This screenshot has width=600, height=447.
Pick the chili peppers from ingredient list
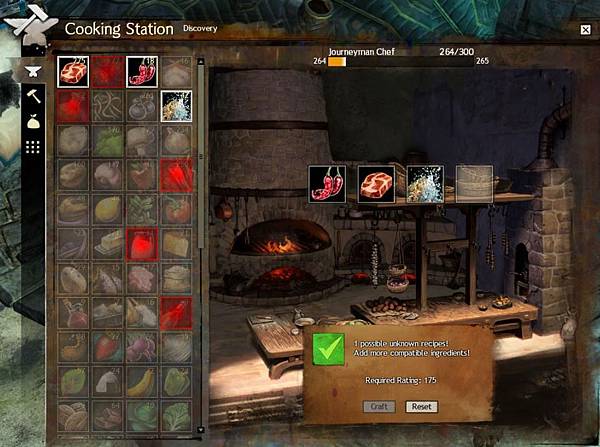[142, 70]
